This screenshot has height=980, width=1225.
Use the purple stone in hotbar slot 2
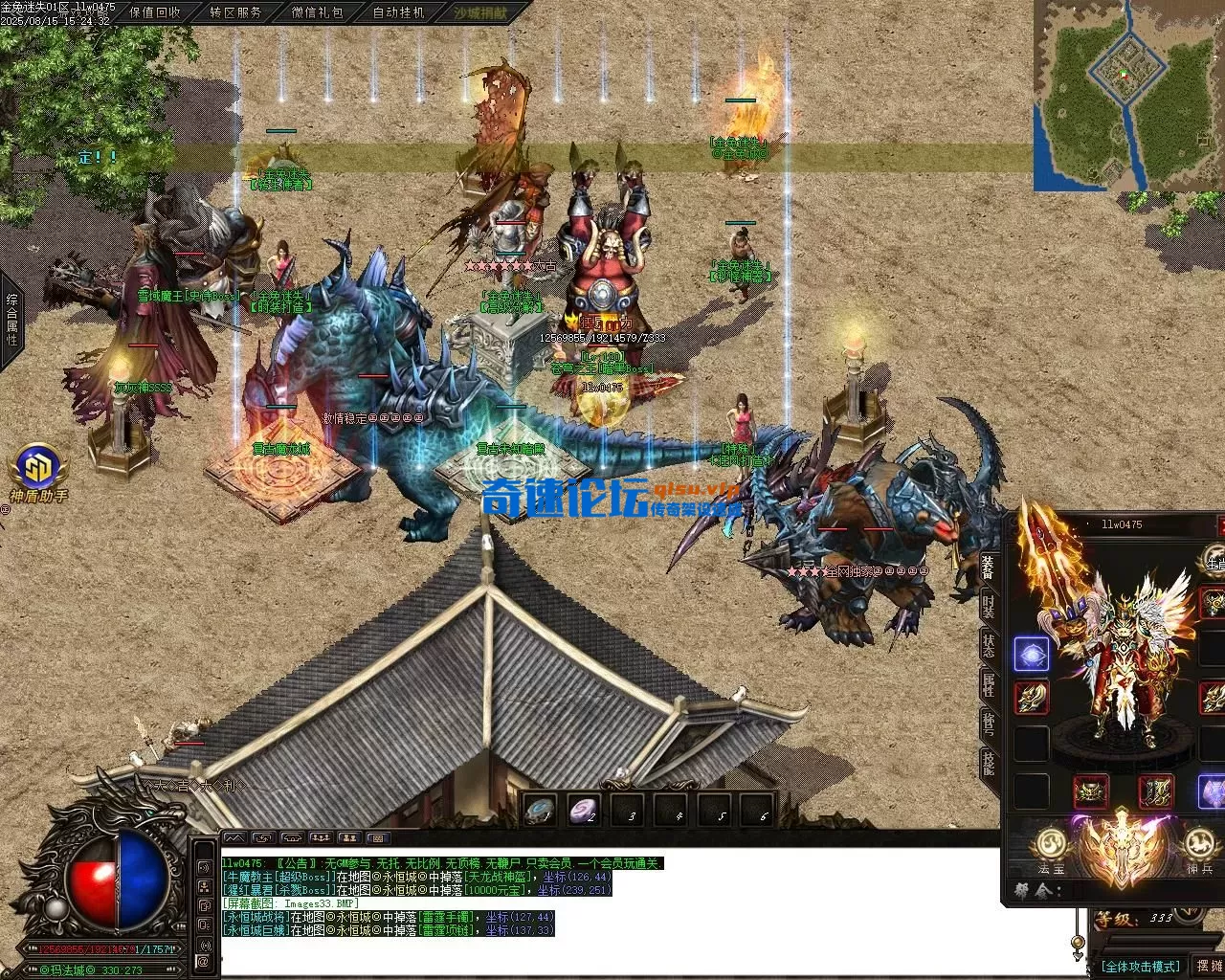[x=584, y=809]
